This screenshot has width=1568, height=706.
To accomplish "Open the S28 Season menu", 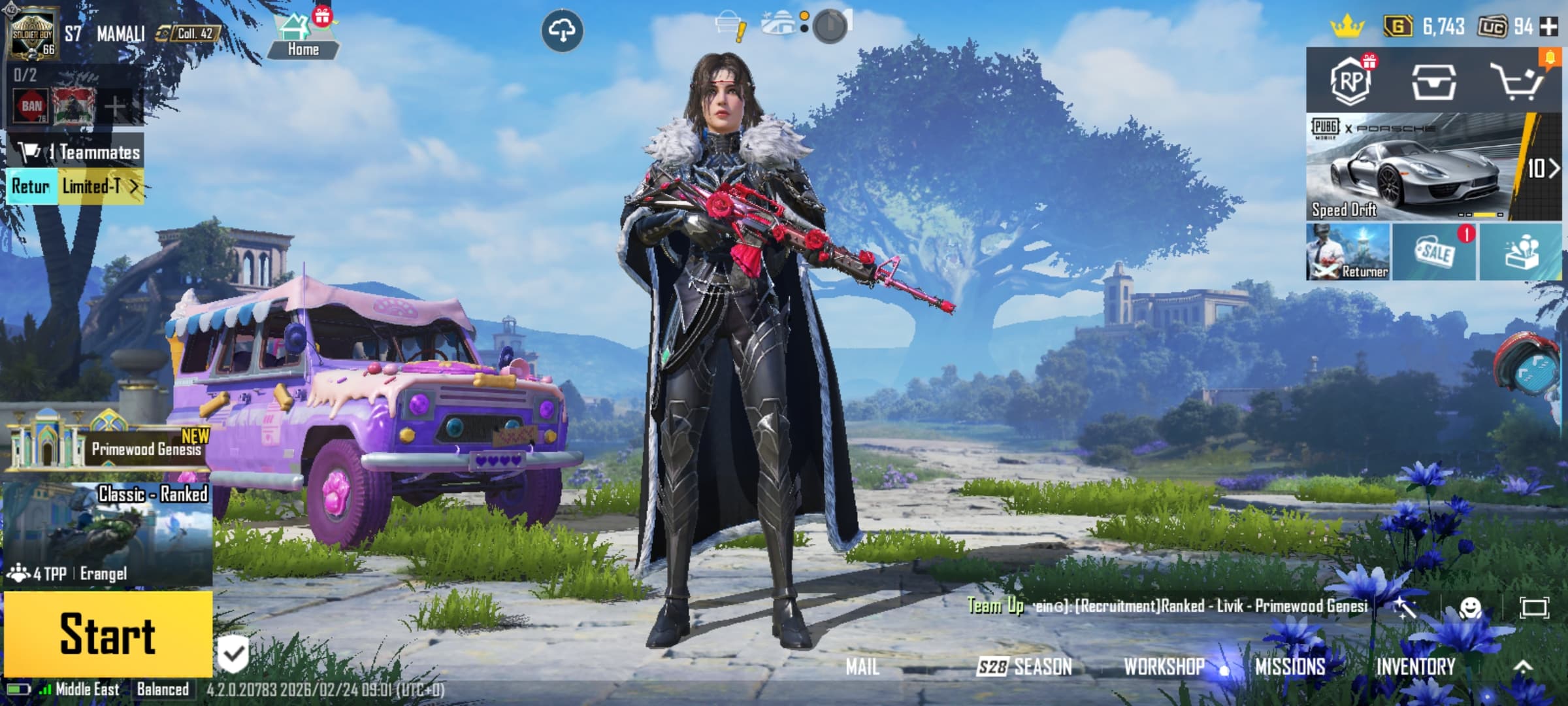I will [1024, 666].
